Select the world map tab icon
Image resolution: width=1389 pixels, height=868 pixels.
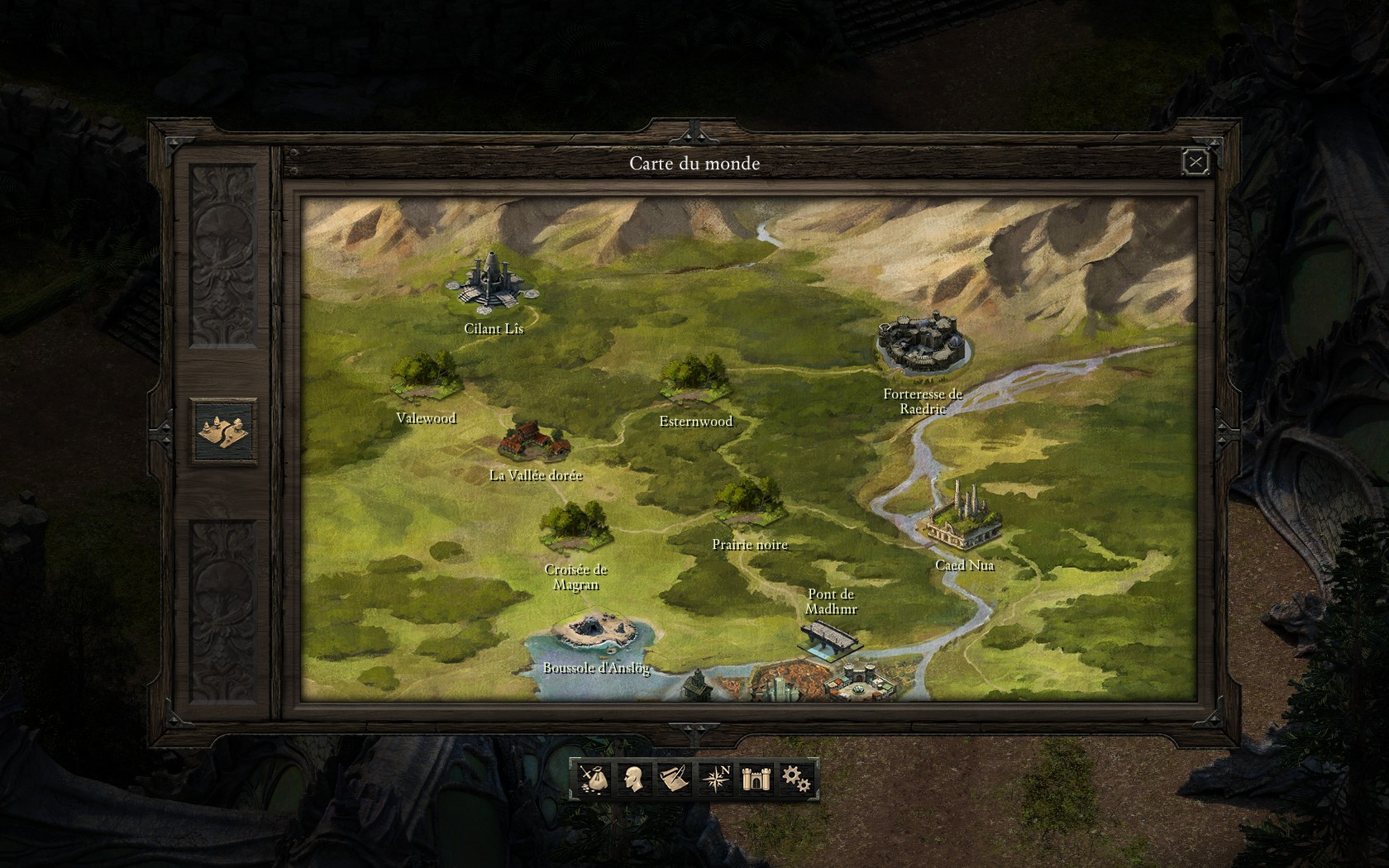224,431
